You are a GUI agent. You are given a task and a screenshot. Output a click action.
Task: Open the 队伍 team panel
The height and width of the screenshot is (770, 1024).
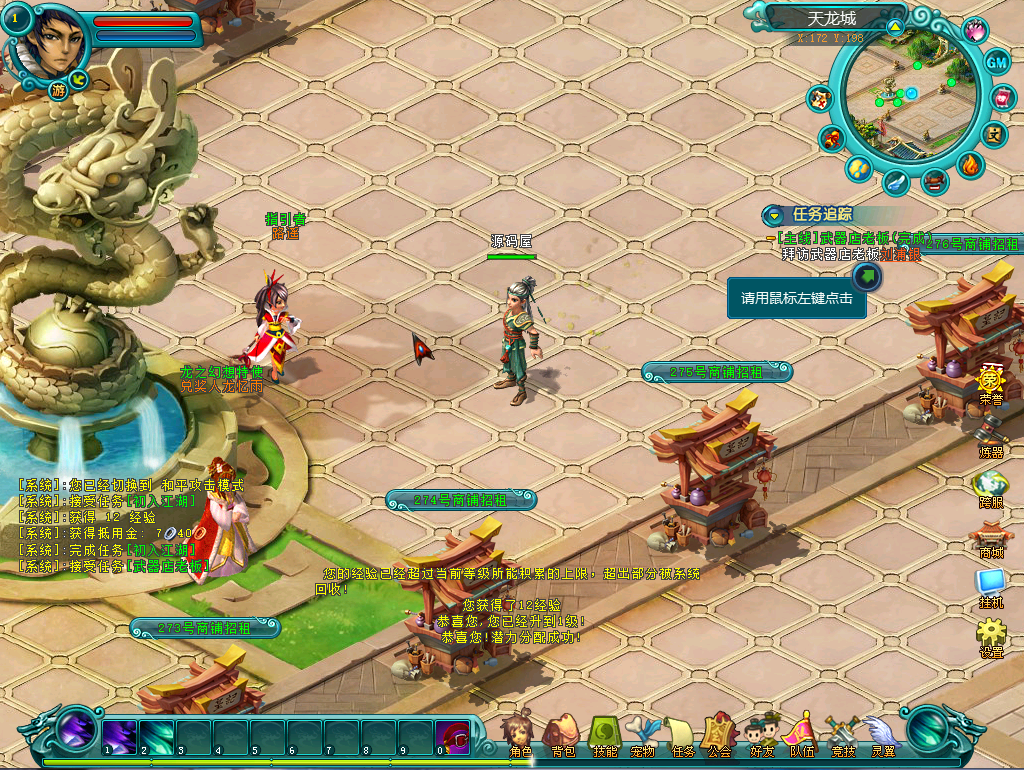pos(801,735)
